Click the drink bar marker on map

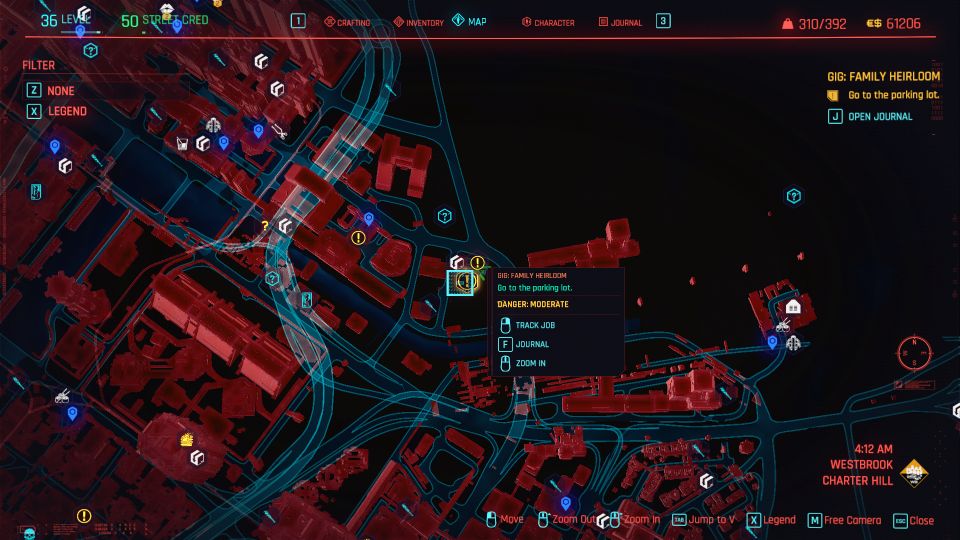(183, 143)
